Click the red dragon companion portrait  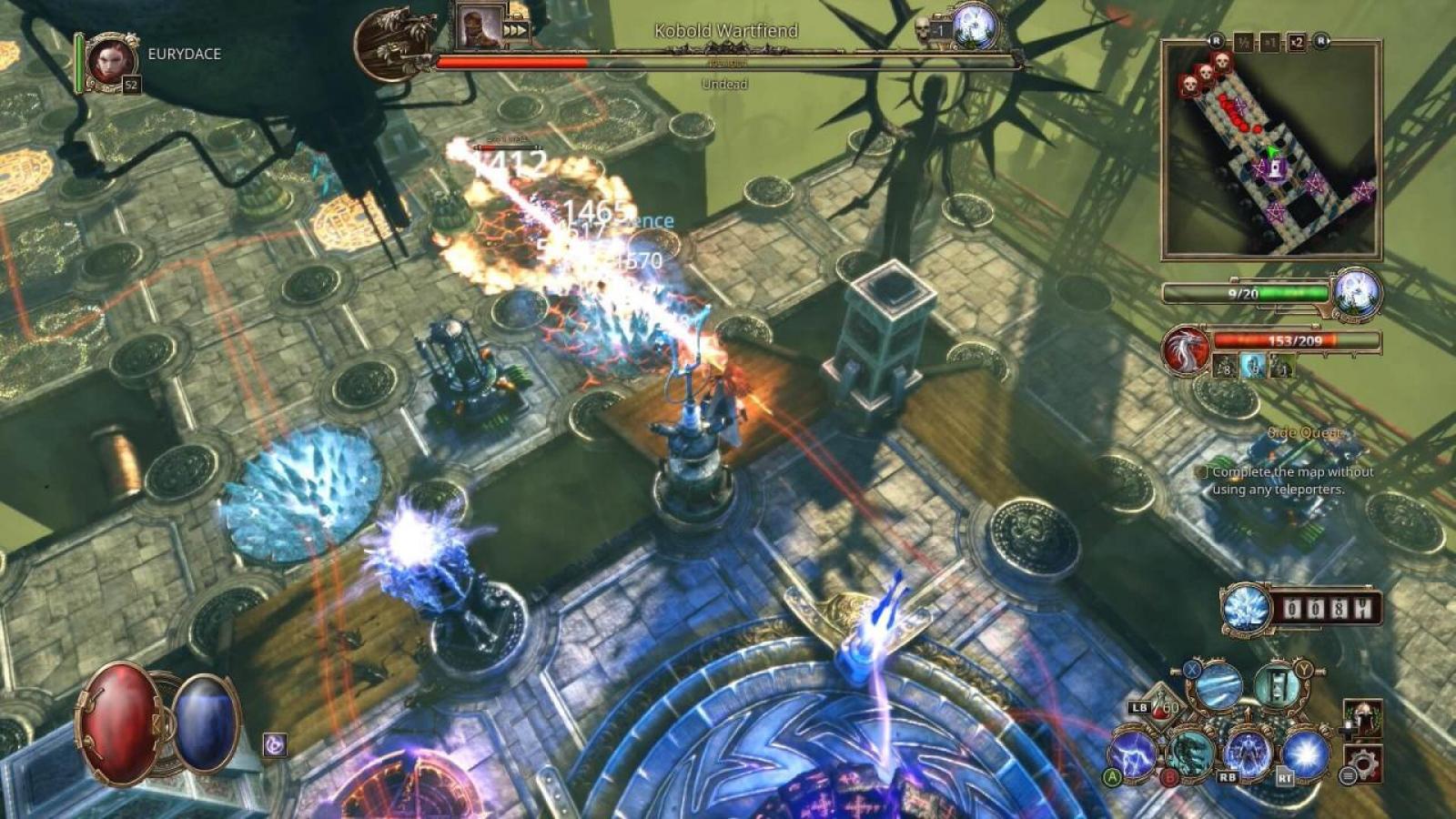1187,349
